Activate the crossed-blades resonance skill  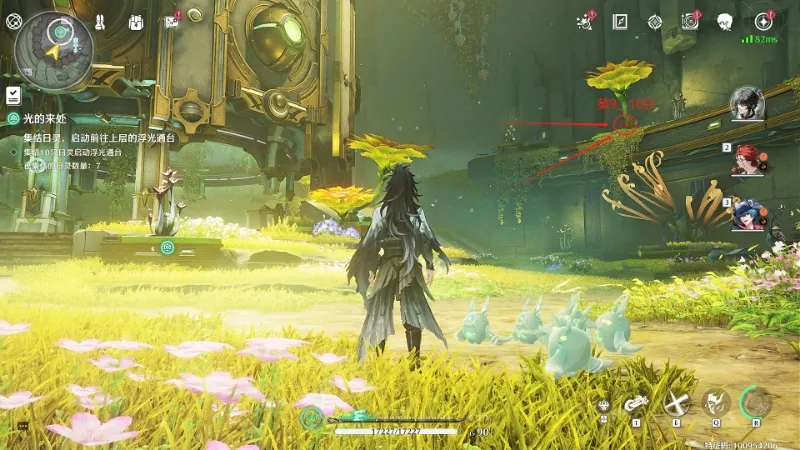(x=677, y=404)
